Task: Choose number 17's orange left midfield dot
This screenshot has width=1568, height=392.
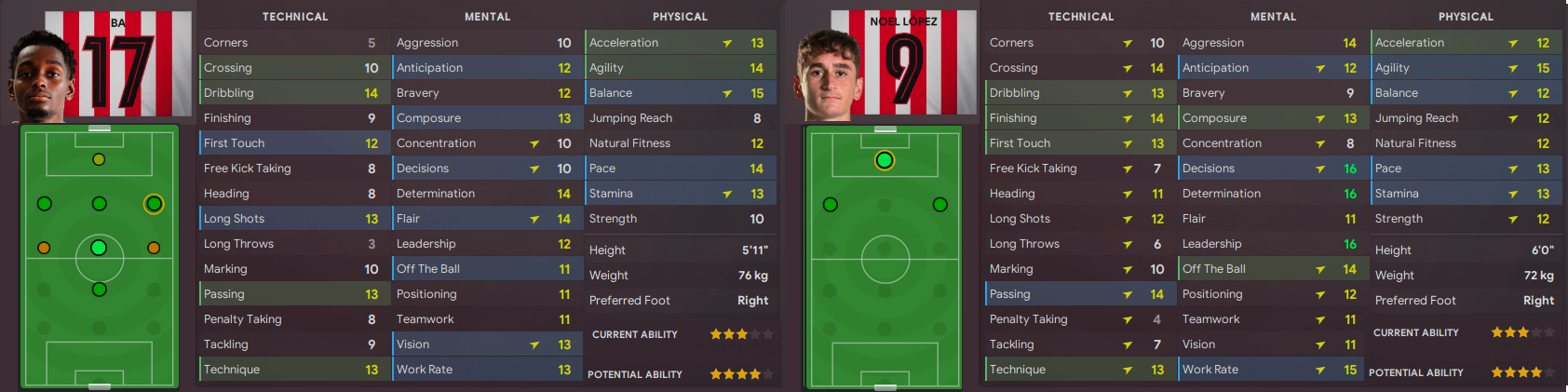Action: point(44,248)
